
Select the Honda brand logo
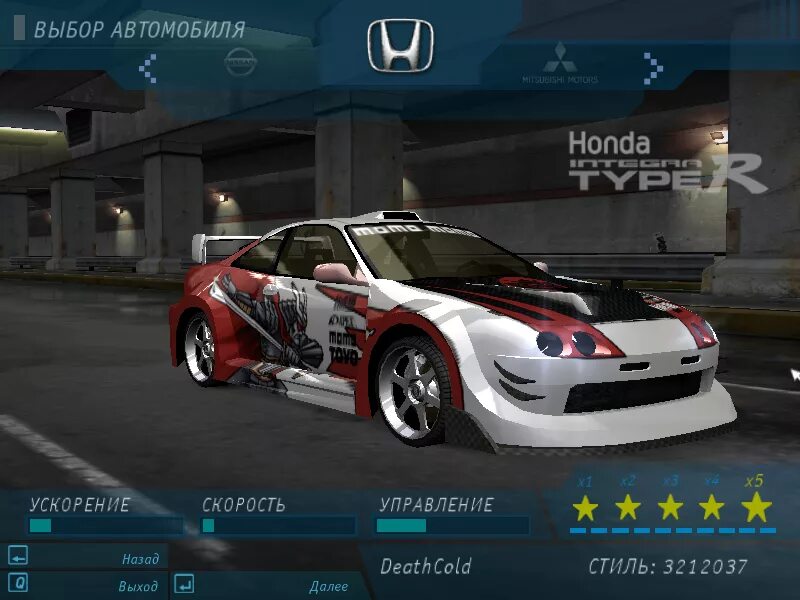(x=400, y=46)
